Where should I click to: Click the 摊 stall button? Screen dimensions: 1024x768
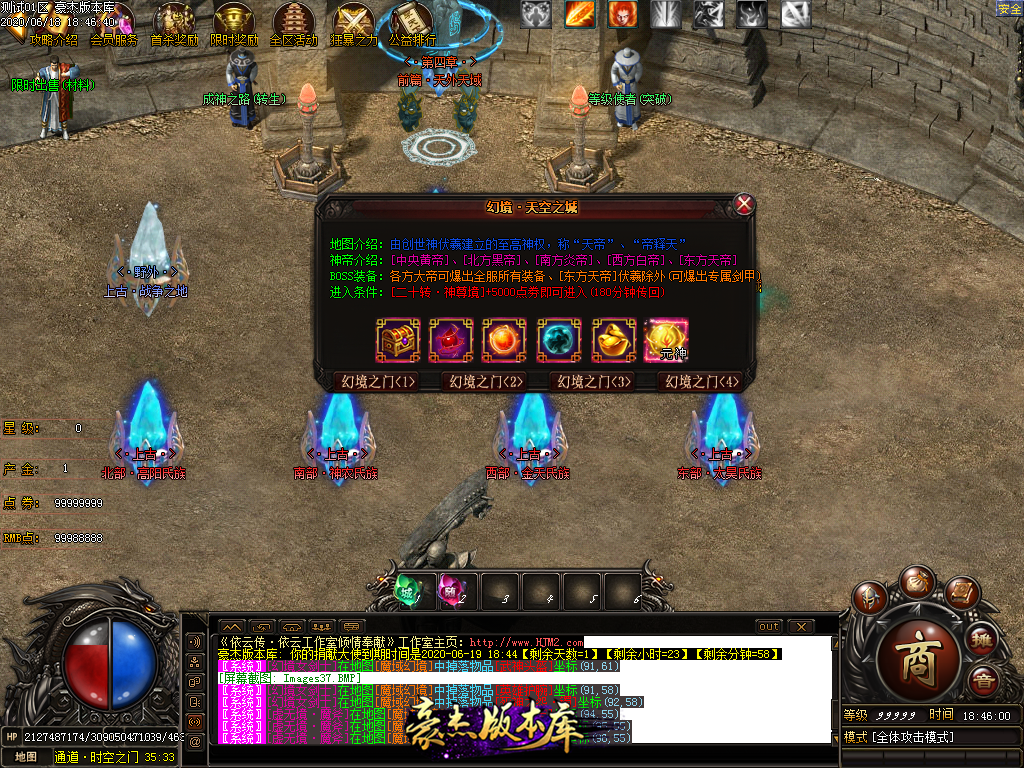tap(983, 640)
